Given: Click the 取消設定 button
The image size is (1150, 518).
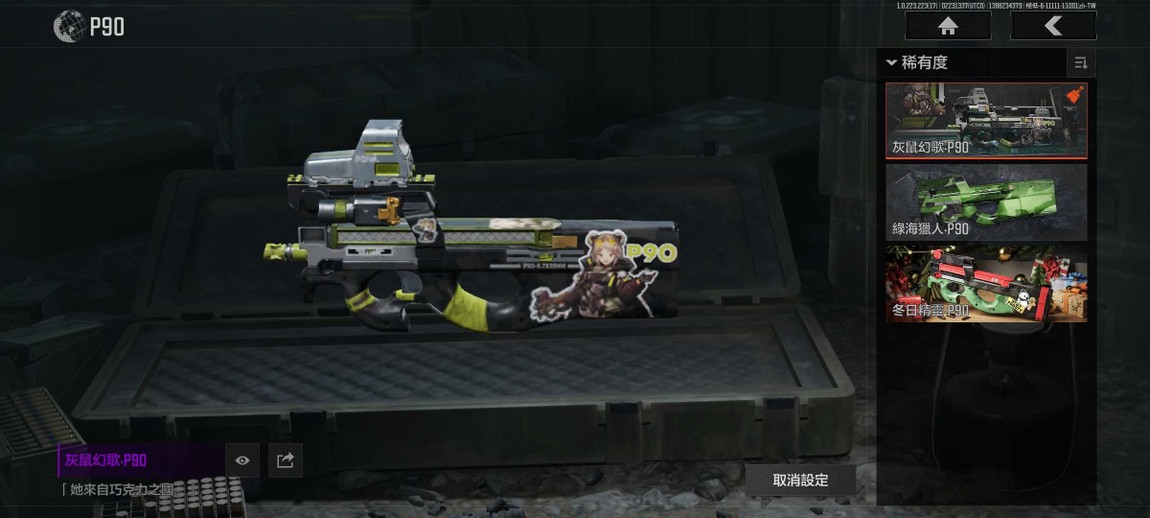Looking at the screenshot, I should pos(800,480).
